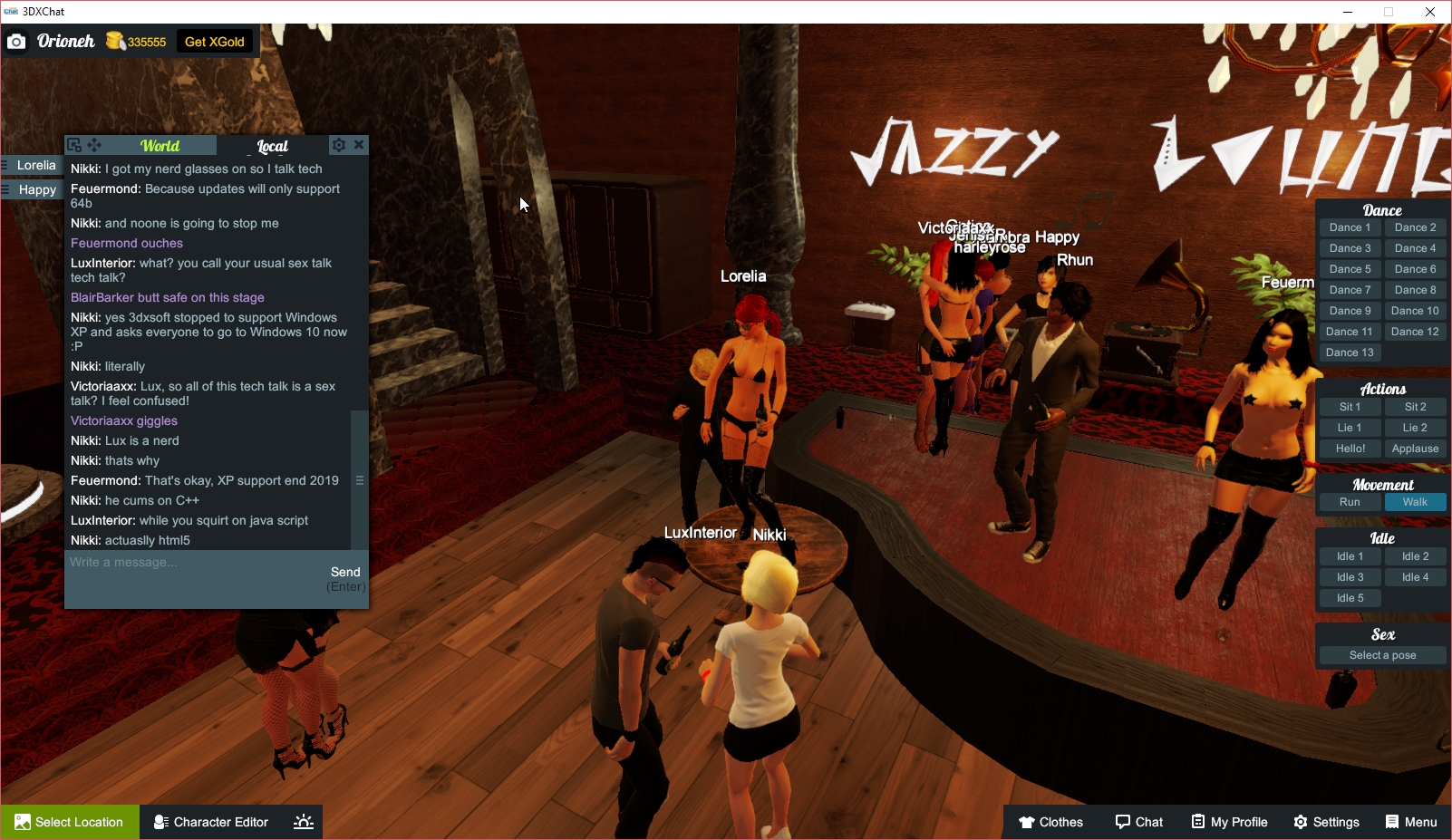Open Select a pose under Sex panel
The width and height of the screenshot is (1452, 840).
[x=1381, y=654]
